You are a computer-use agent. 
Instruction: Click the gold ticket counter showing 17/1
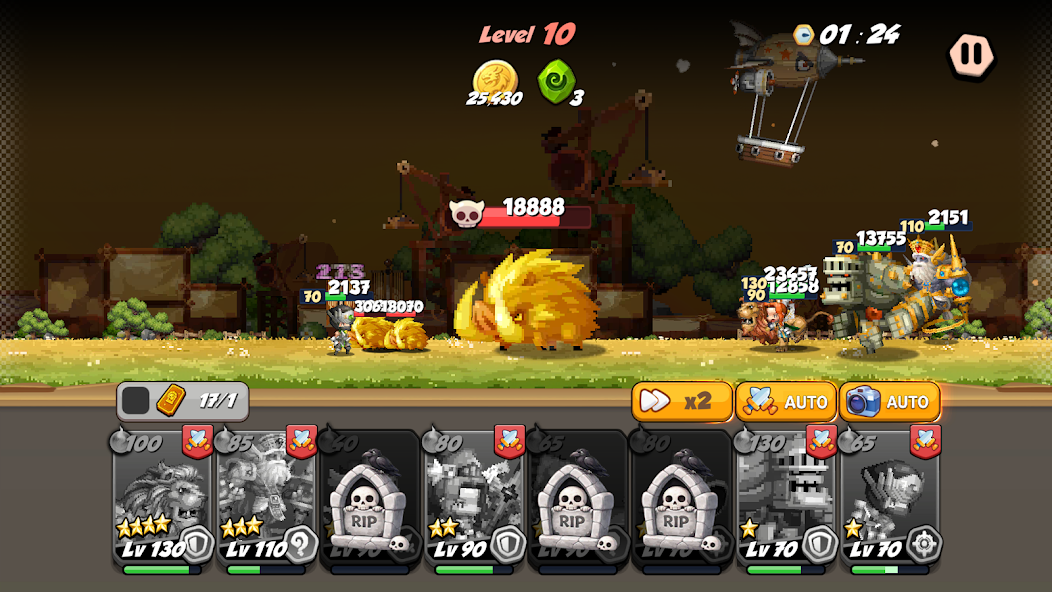click(x=184, y=401)
